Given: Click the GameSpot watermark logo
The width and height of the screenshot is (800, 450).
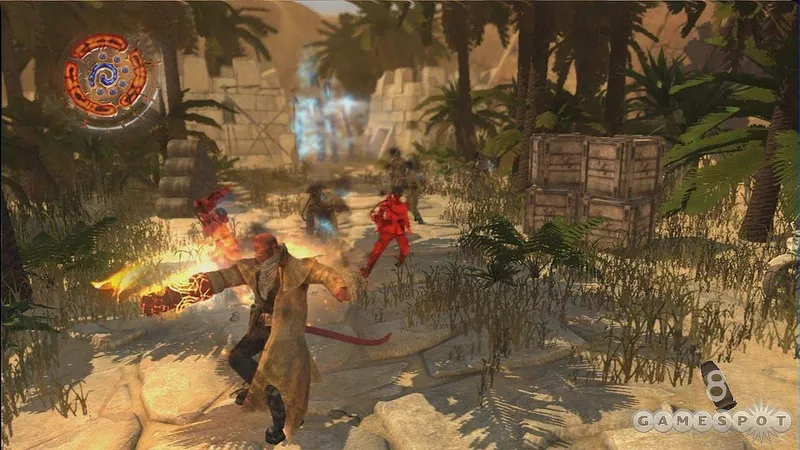Looking at the screenshot, I should coord(712,420).
